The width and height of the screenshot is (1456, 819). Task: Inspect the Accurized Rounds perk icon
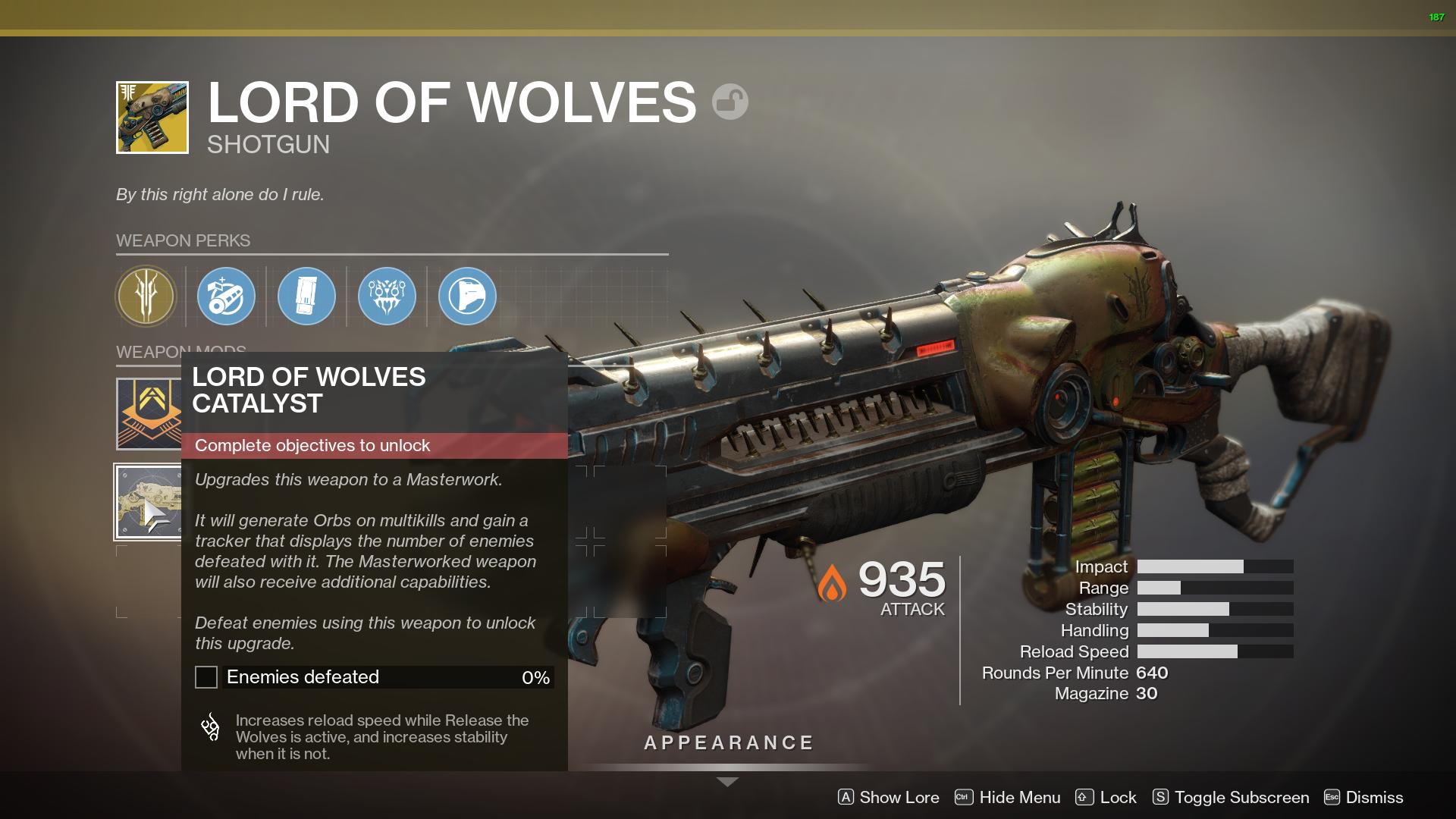(x=226, y=297)
